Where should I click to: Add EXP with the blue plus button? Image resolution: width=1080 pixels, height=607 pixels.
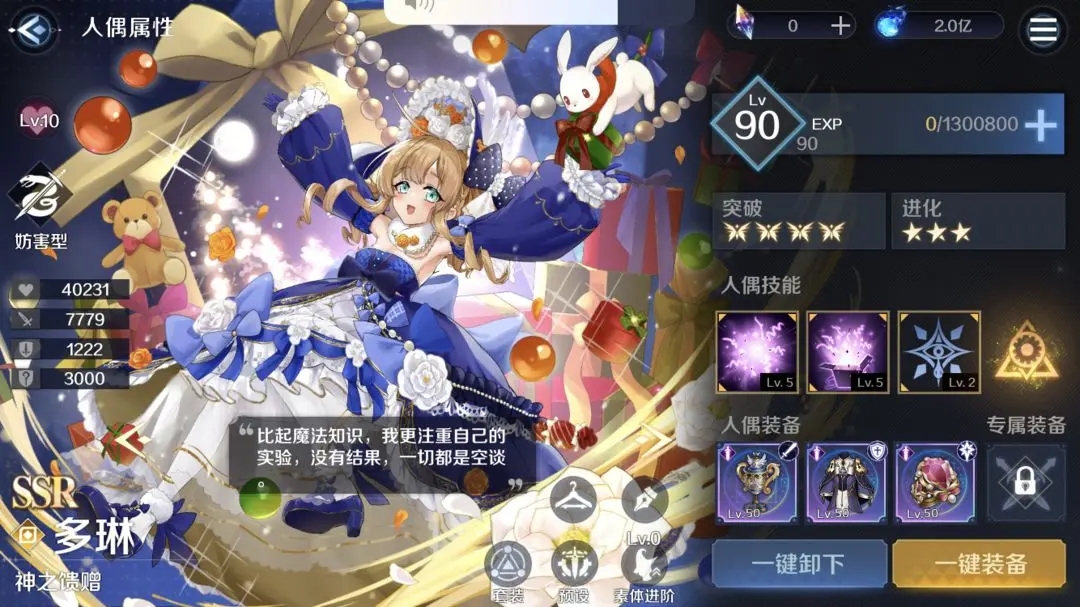coord(1041,125)
